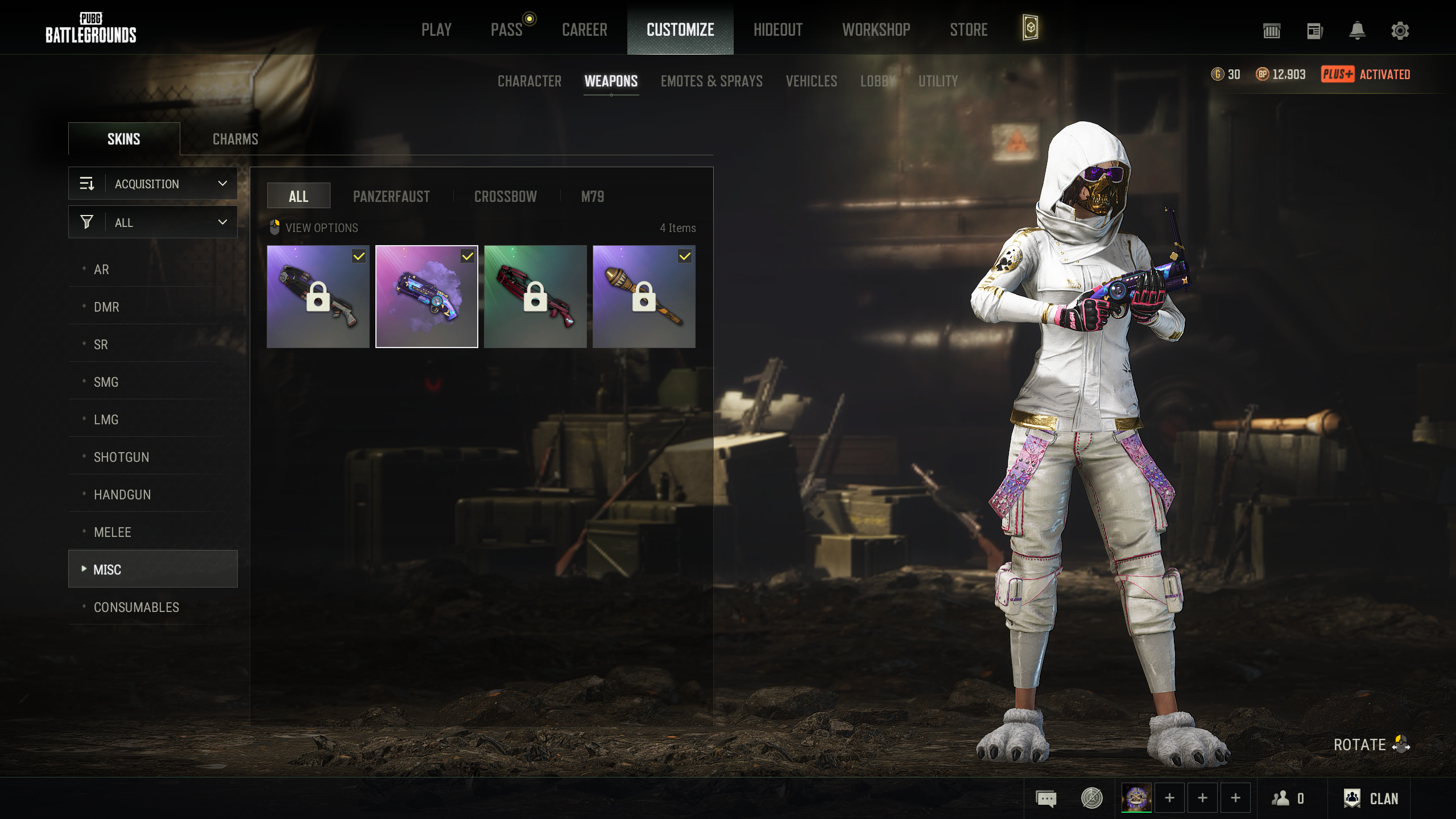Screen dimensions: 1456x819
Task: Switch to the Character customization tab
Action: tap(529, 81)
